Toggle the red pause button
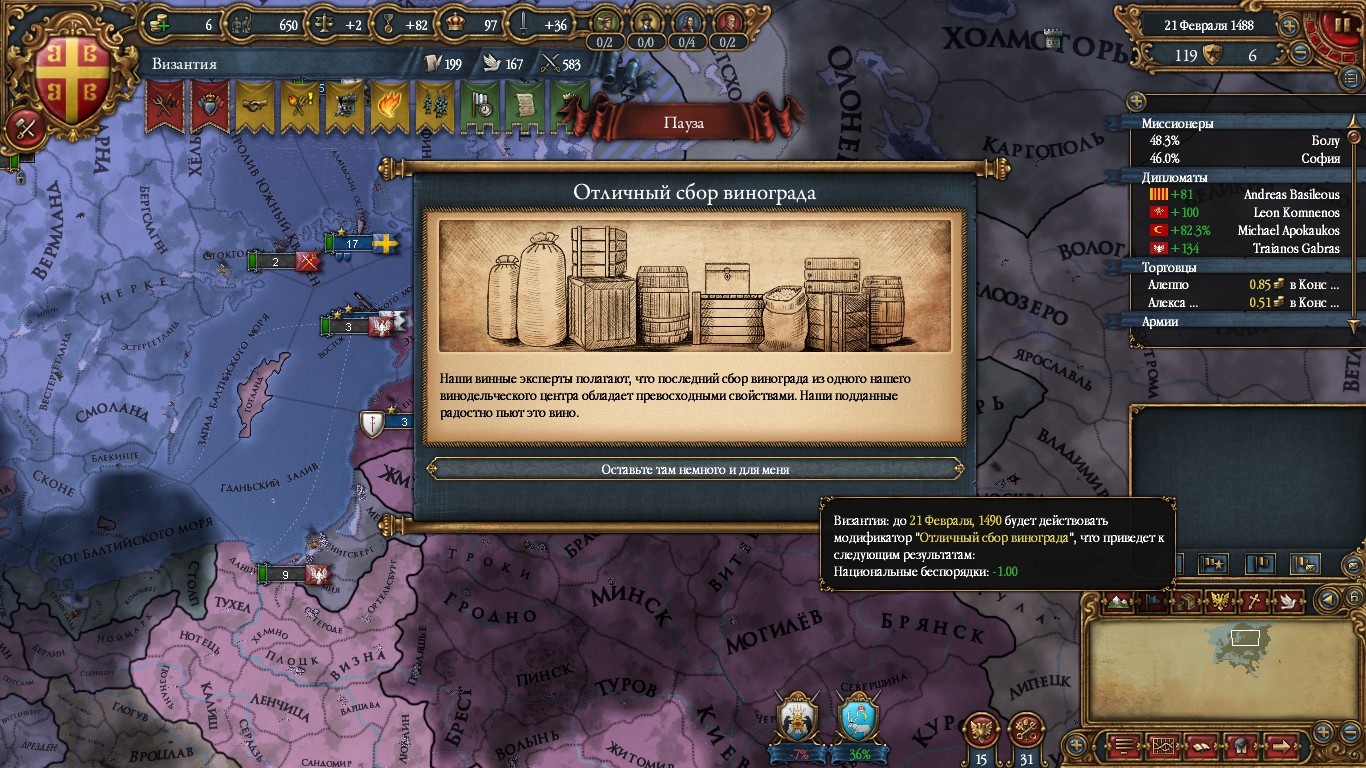The height and width of the screenshot is (768, 1366). pyautogui.click(x=1336, y=27)
